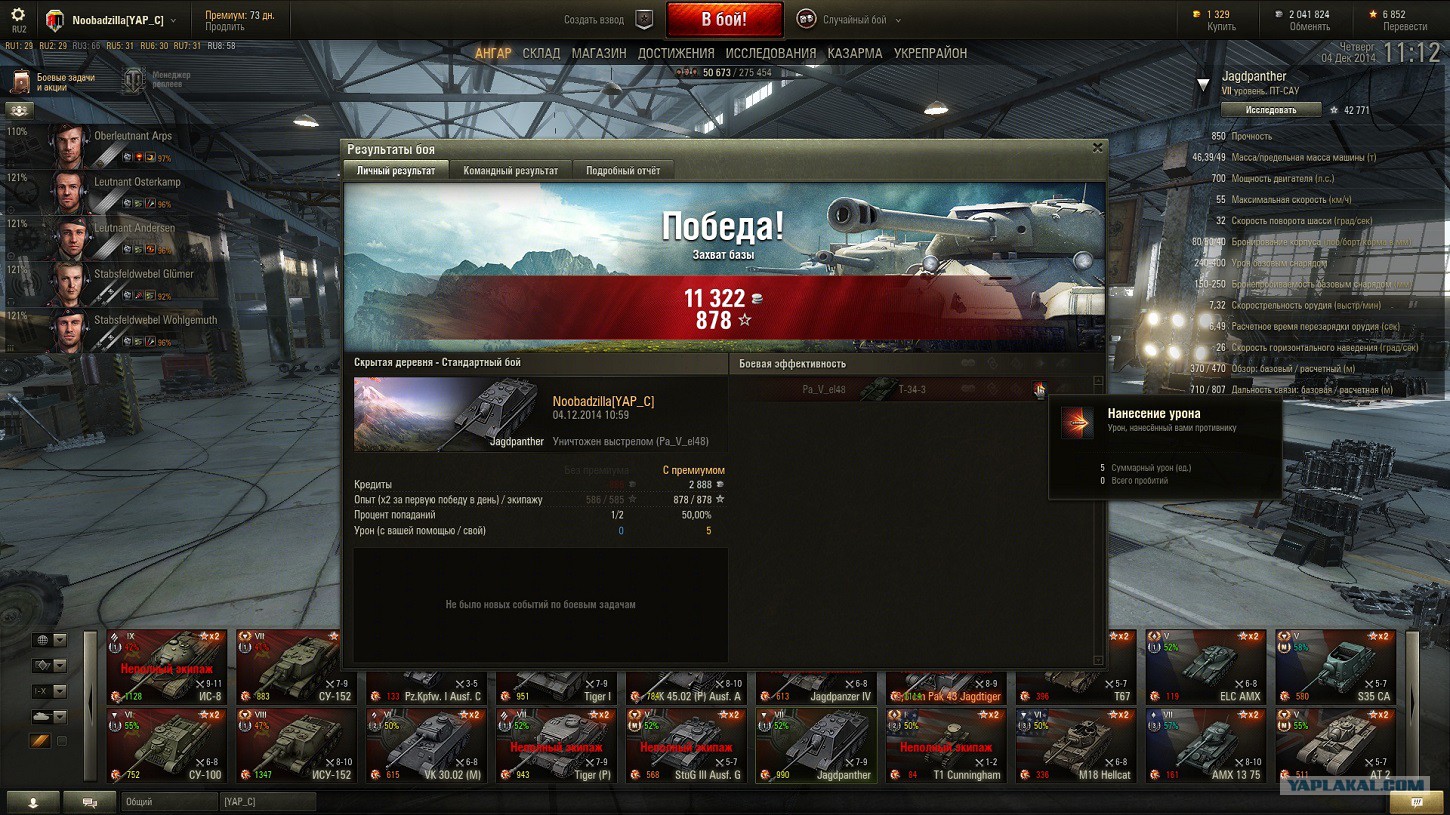Open ДОСТИЖЕНИЯ in the top menu
Screen dimensions: 1450x815
[676, 54]
